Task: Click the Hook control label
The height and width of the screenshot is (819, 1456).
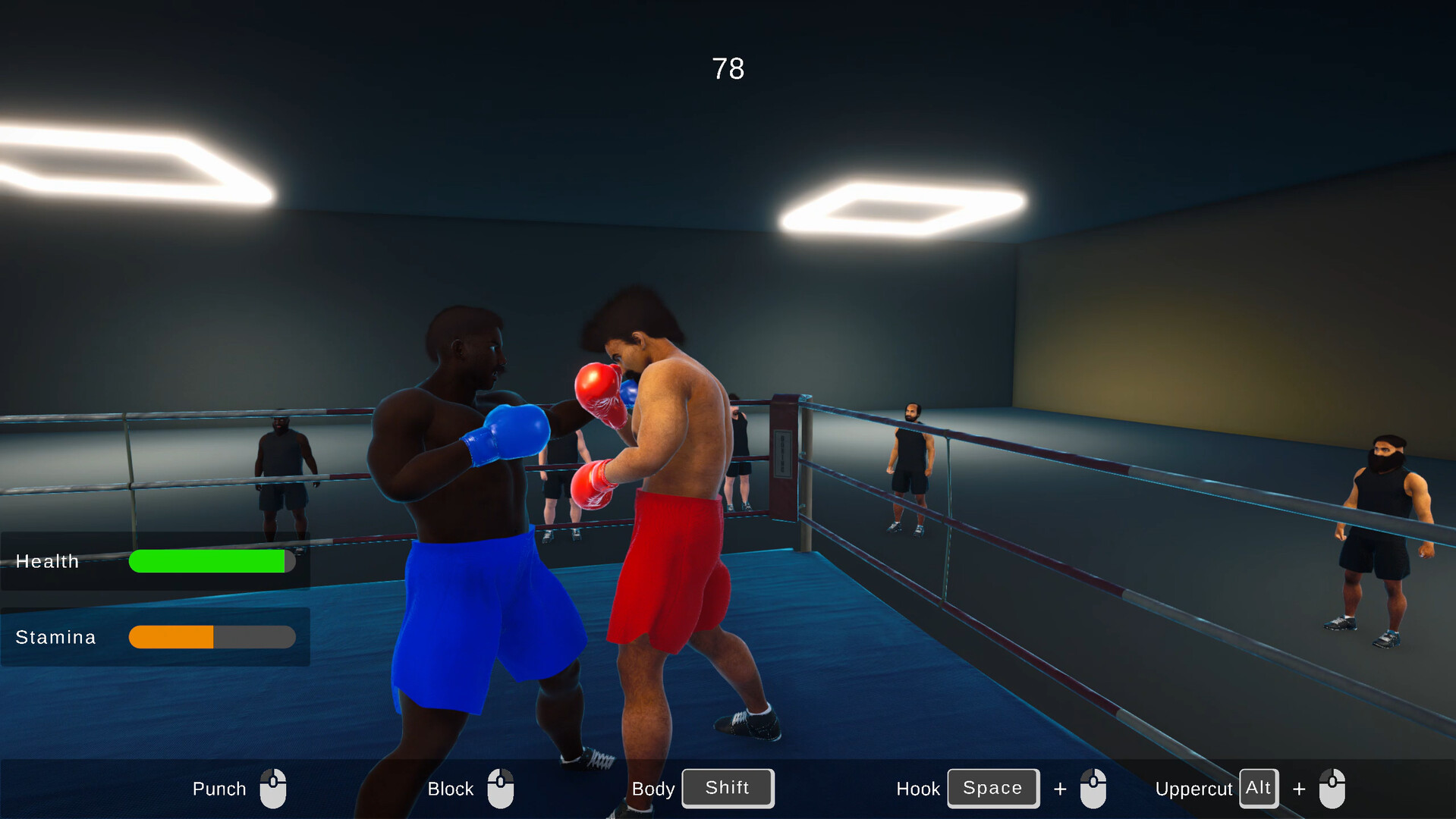Action: tap(917, 788)
